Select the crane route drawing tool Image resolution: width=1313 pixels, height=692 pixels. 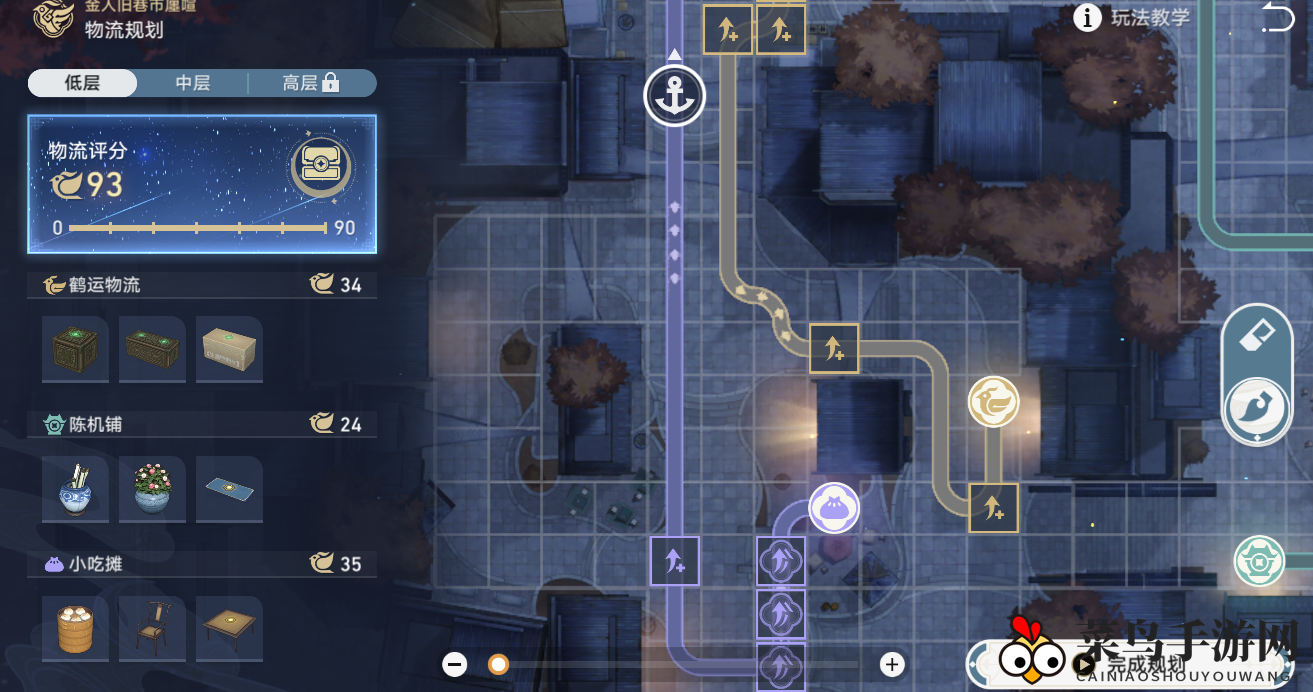1257,409
